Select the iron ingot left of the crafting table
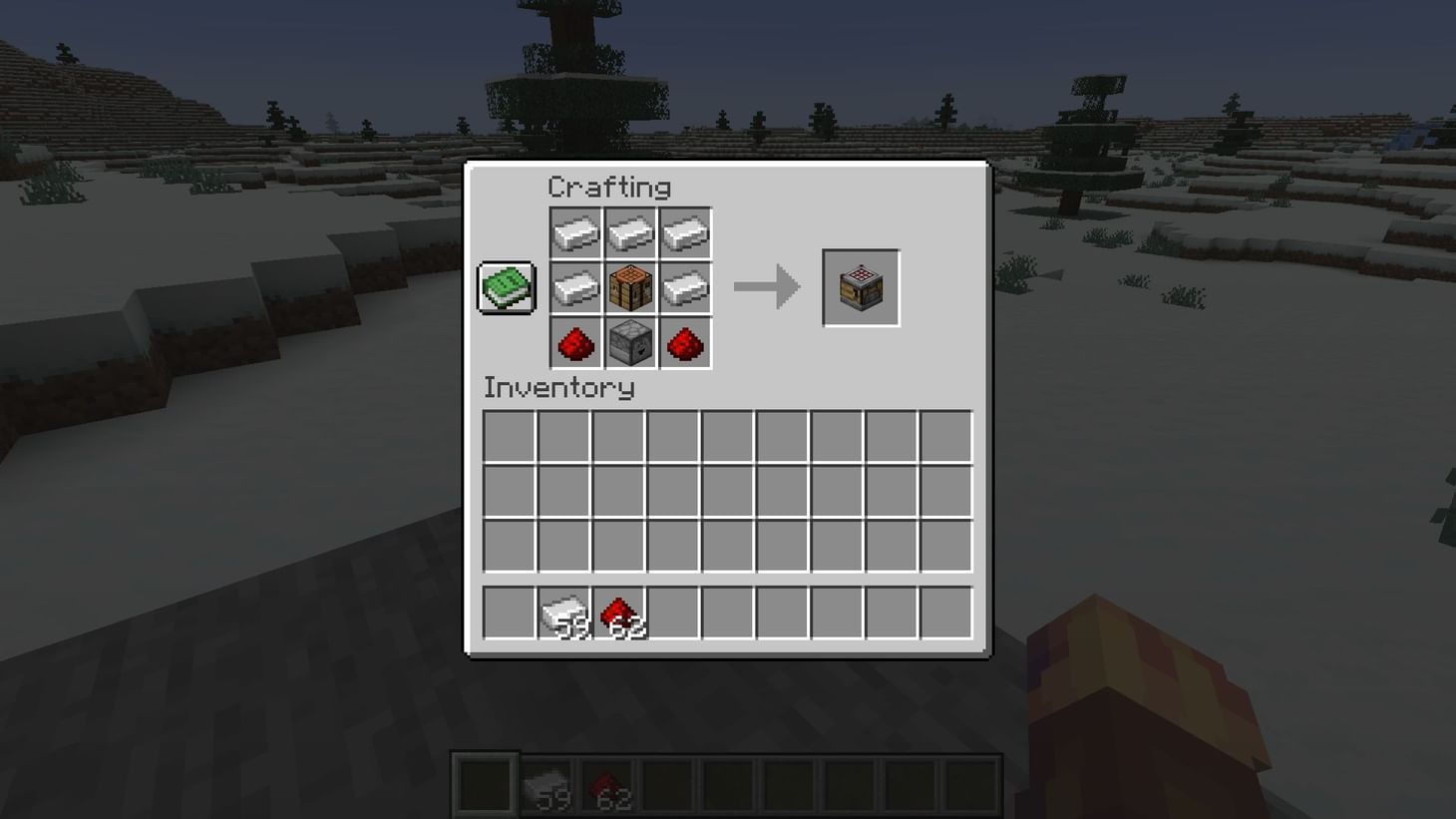1456x819 pixels. click(575, 287)
